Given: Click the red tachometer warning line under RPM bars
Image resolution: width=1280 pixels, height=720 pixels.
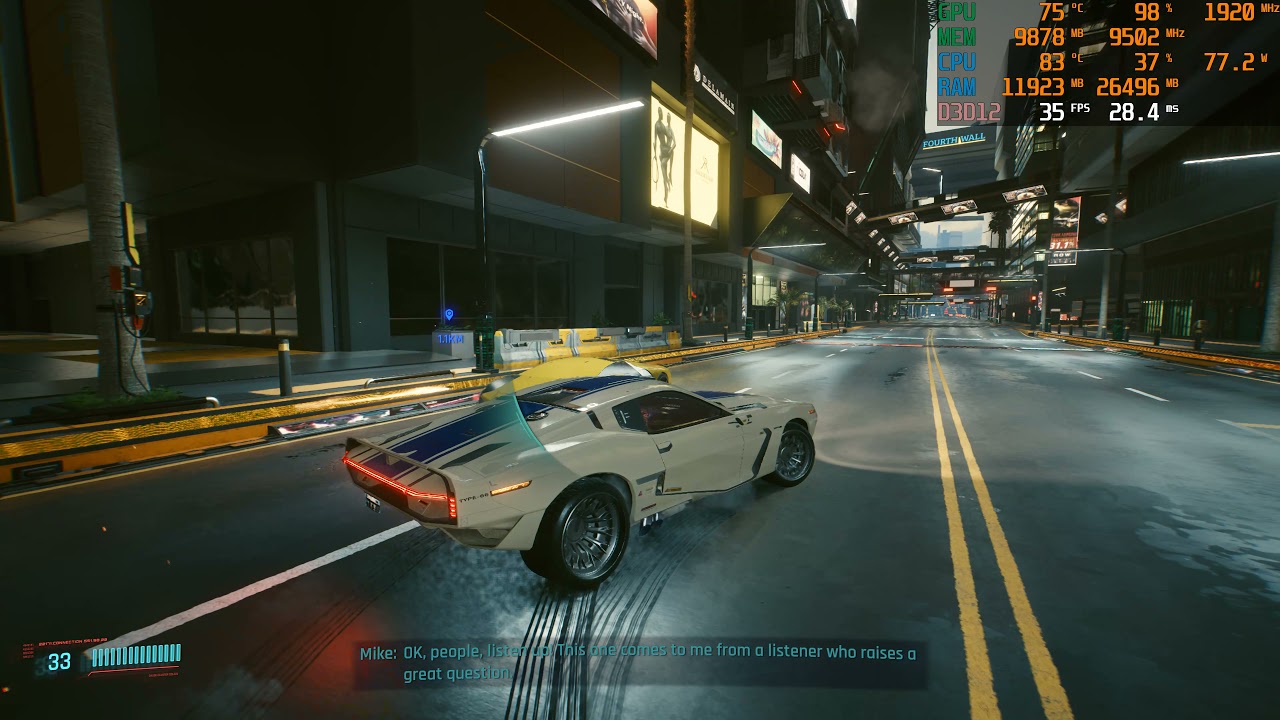Looking at the screenshot, I should (x=130, y=670).
